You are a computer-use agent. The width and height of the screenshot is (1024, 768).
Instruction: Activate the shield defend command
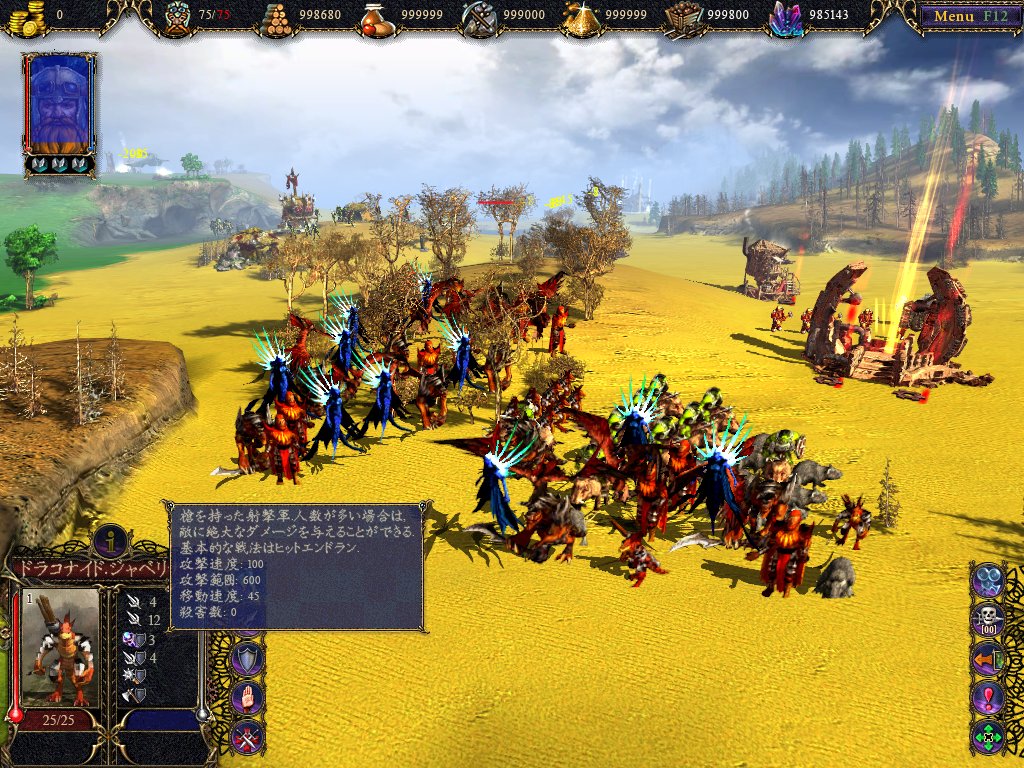click(247, 658)
